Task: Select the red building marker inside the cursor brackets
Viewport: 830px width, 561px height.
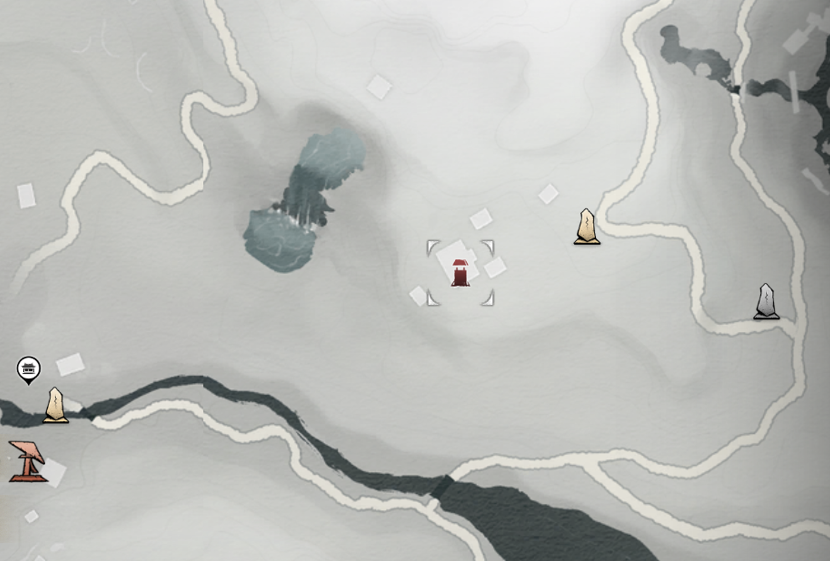Action: coord(460,273)
